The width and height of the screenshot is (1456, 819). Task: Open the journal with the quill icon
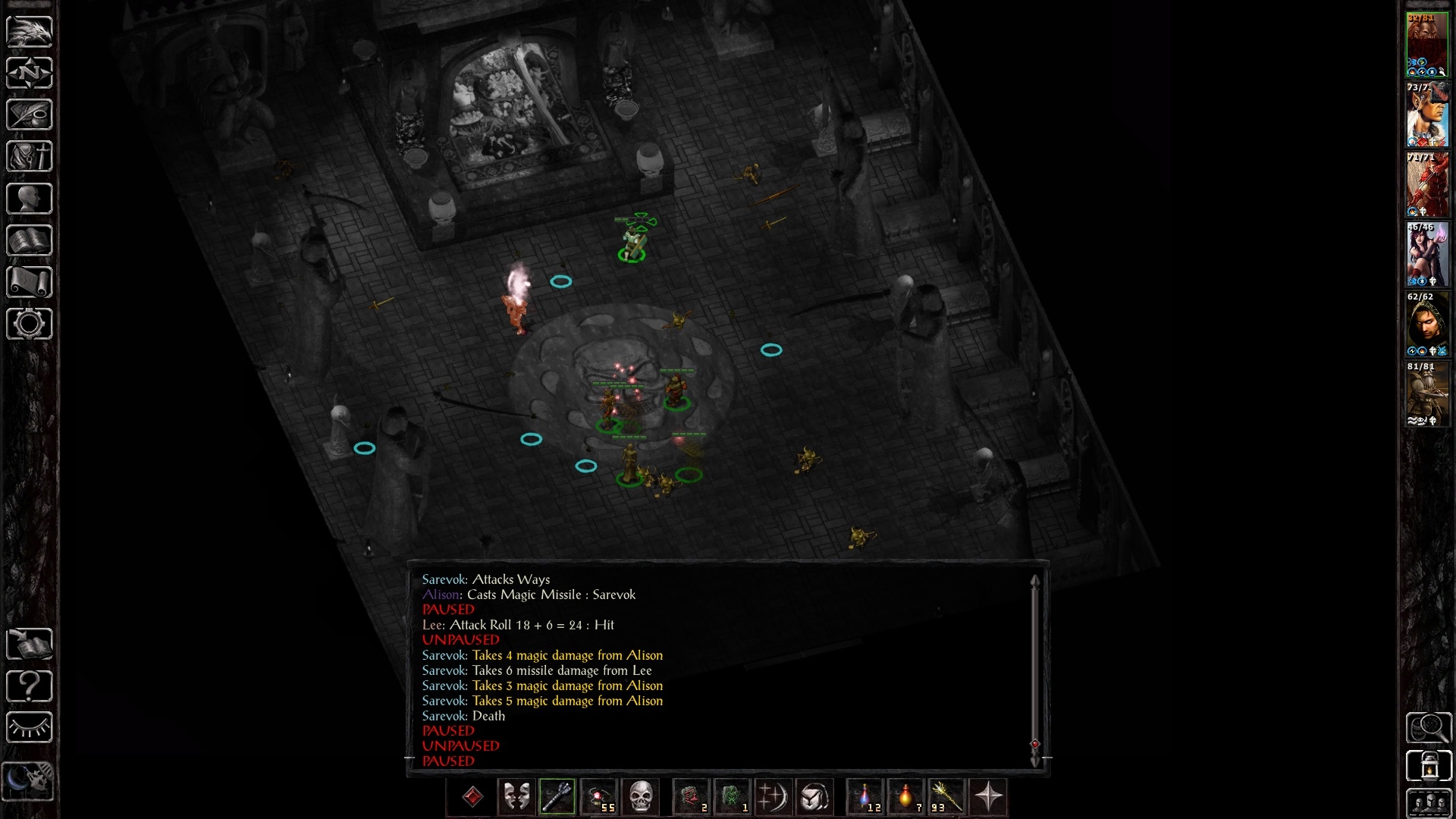pos(30,115)
